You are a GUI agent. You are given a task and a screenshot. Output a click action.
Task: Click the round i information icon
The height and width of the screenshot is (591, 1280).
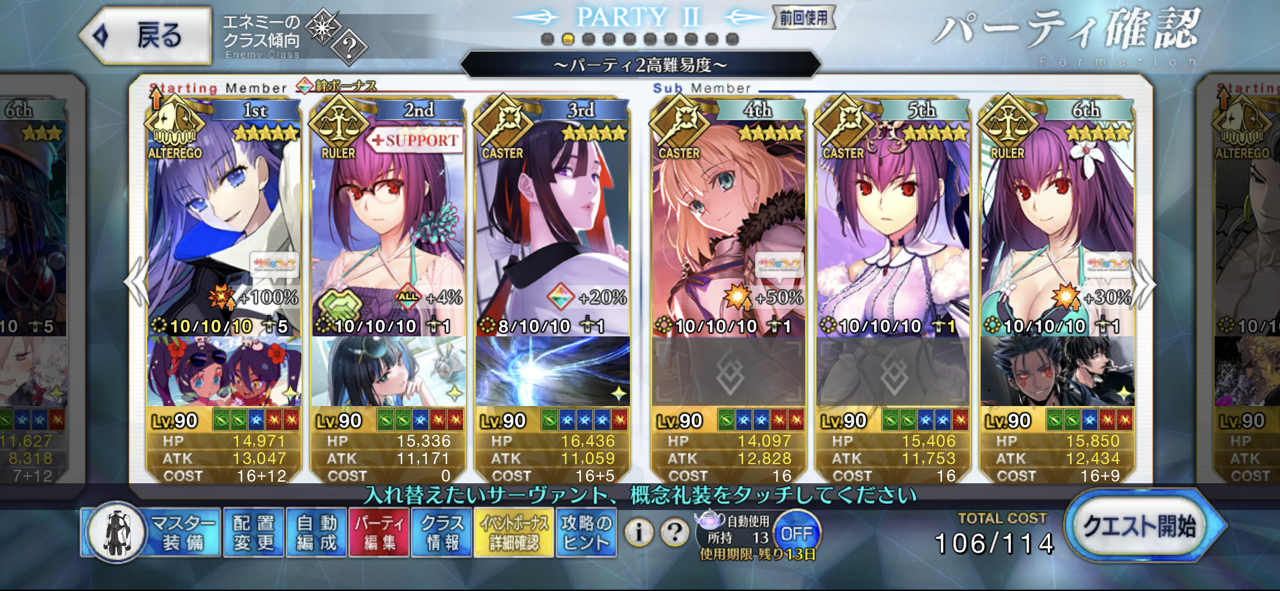click(639, 533)
